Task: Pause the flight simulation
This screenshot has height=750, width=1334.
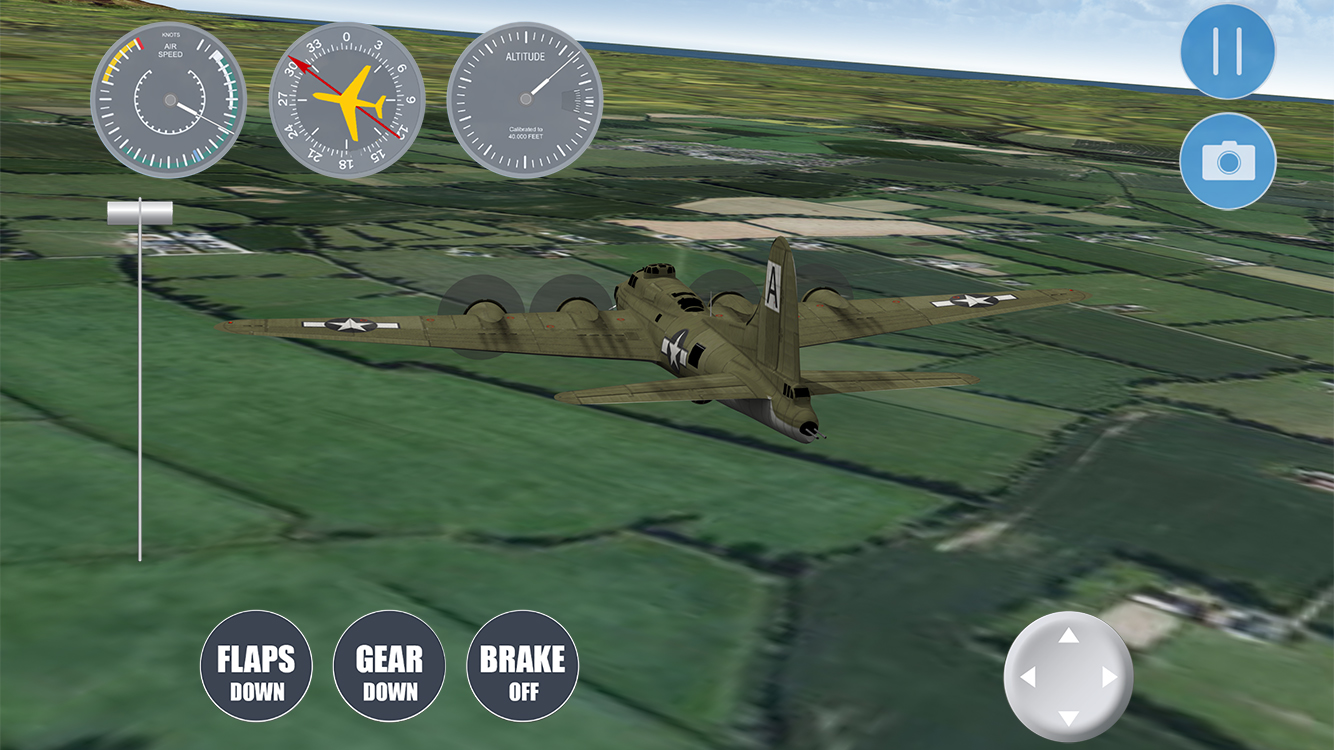Action: tap(1227, 51)
